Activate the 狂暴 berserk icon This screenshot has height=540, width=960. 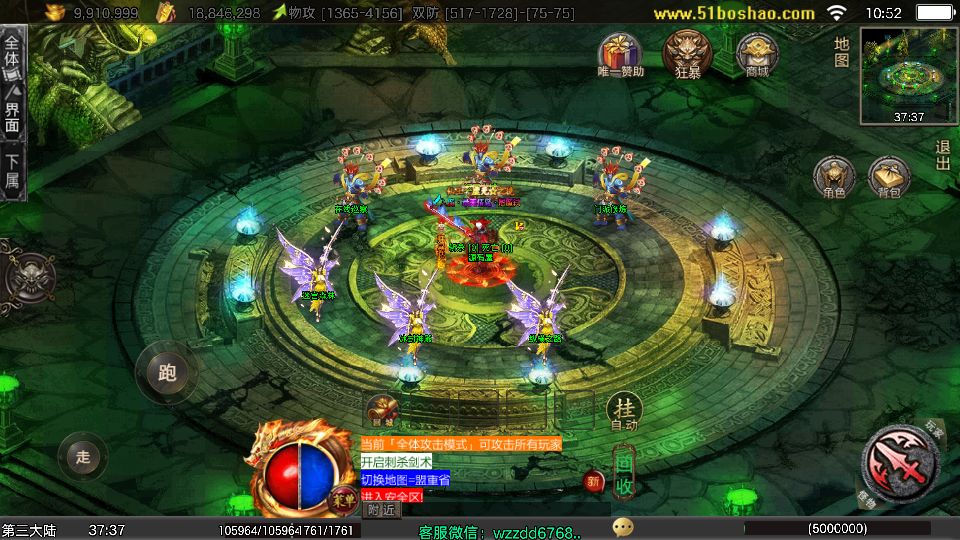pos(688,53)
